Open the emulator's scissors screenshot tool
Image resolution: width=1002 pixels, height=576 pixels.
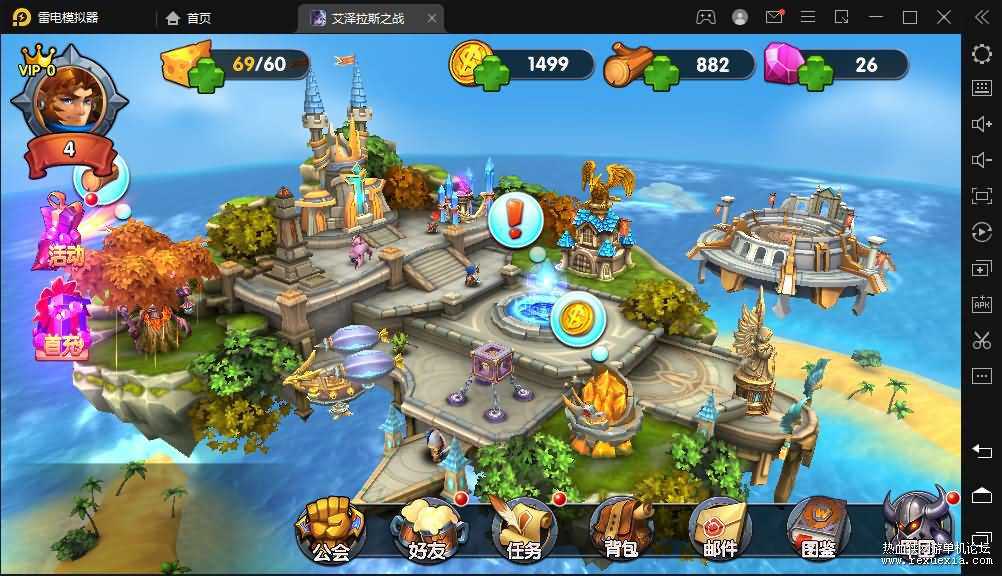coord(981,339)
